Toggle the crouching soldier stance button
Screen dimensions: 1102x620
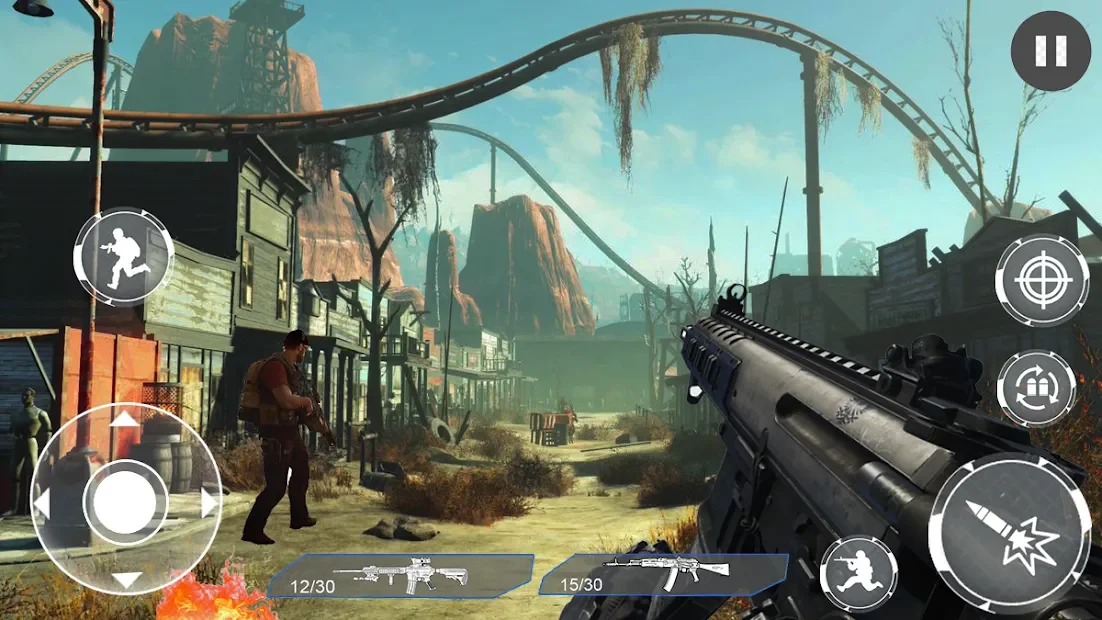coord(858,574)
